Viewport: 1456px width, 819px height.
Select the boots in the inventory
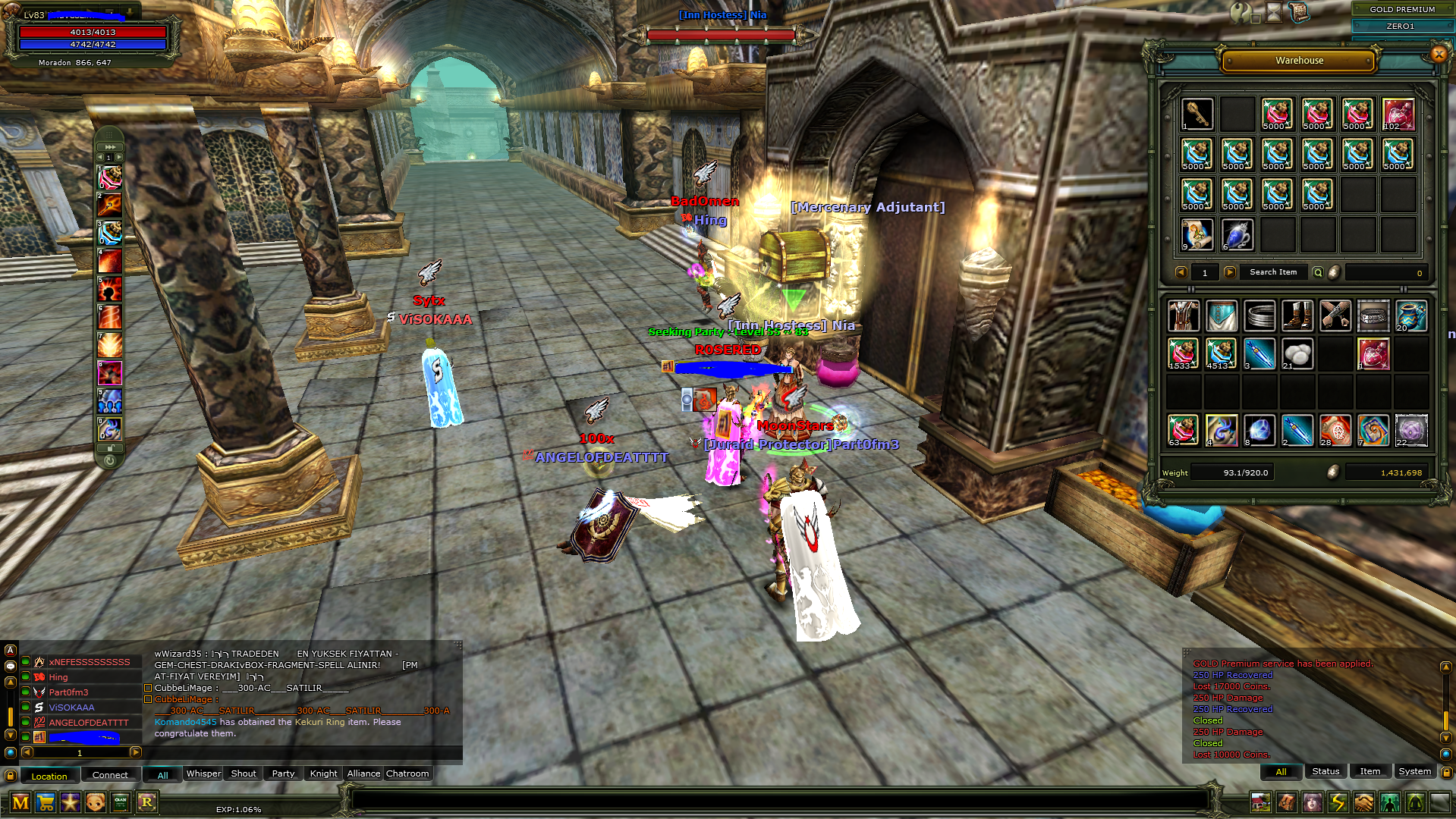(1297, 315)
